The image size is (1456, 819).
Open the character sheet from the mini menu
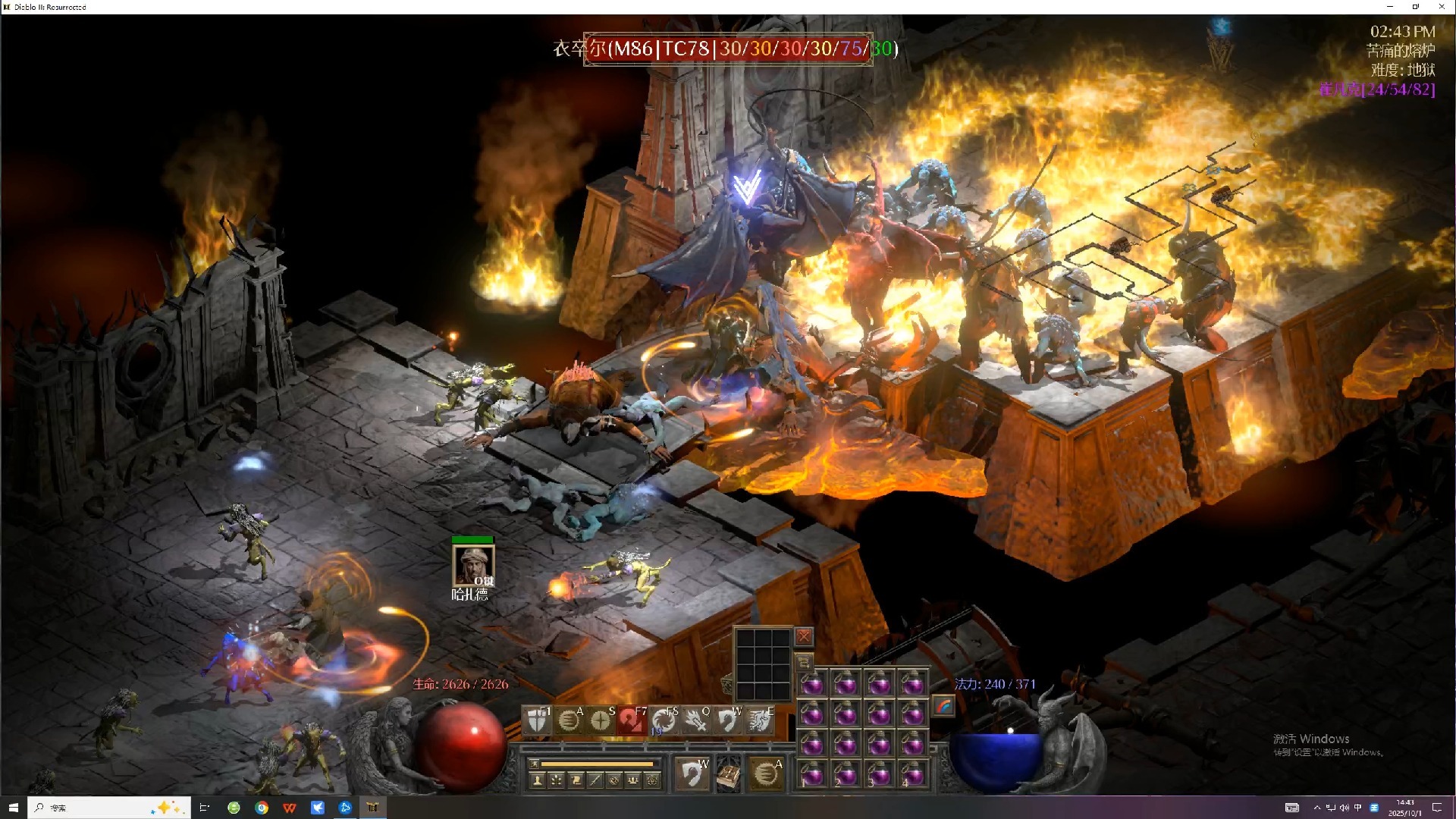tap(538, 780)
